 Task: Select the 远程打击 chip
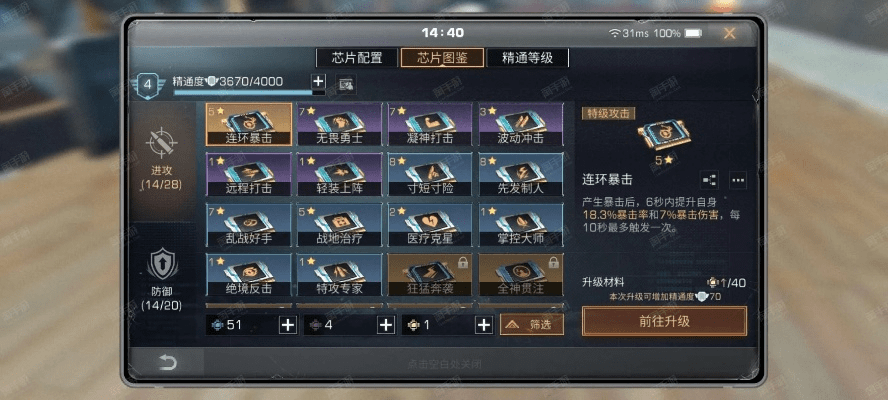[249, 174]
